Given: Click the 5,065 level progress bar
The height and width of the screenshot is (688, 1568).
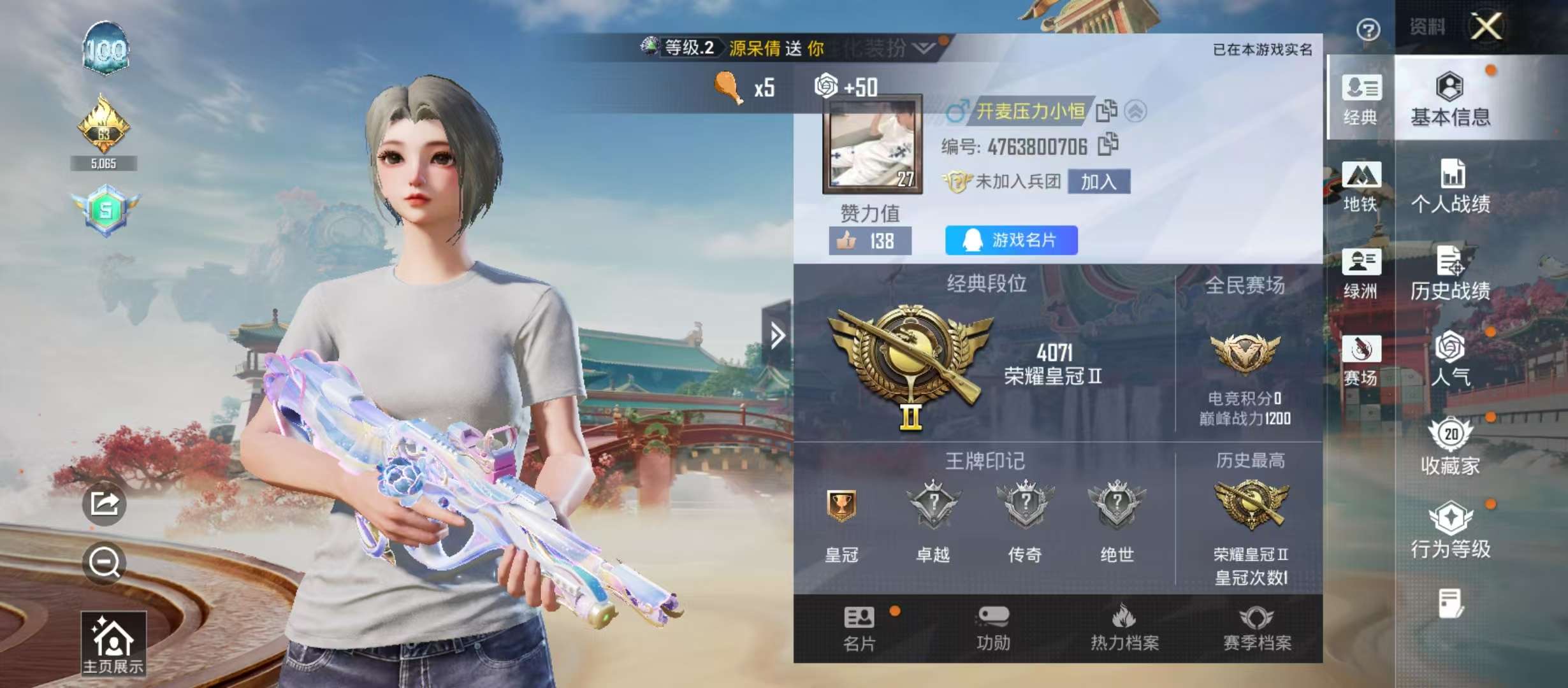Looking at the screenshot, I should pyautogui.click(x=105, y=163).
